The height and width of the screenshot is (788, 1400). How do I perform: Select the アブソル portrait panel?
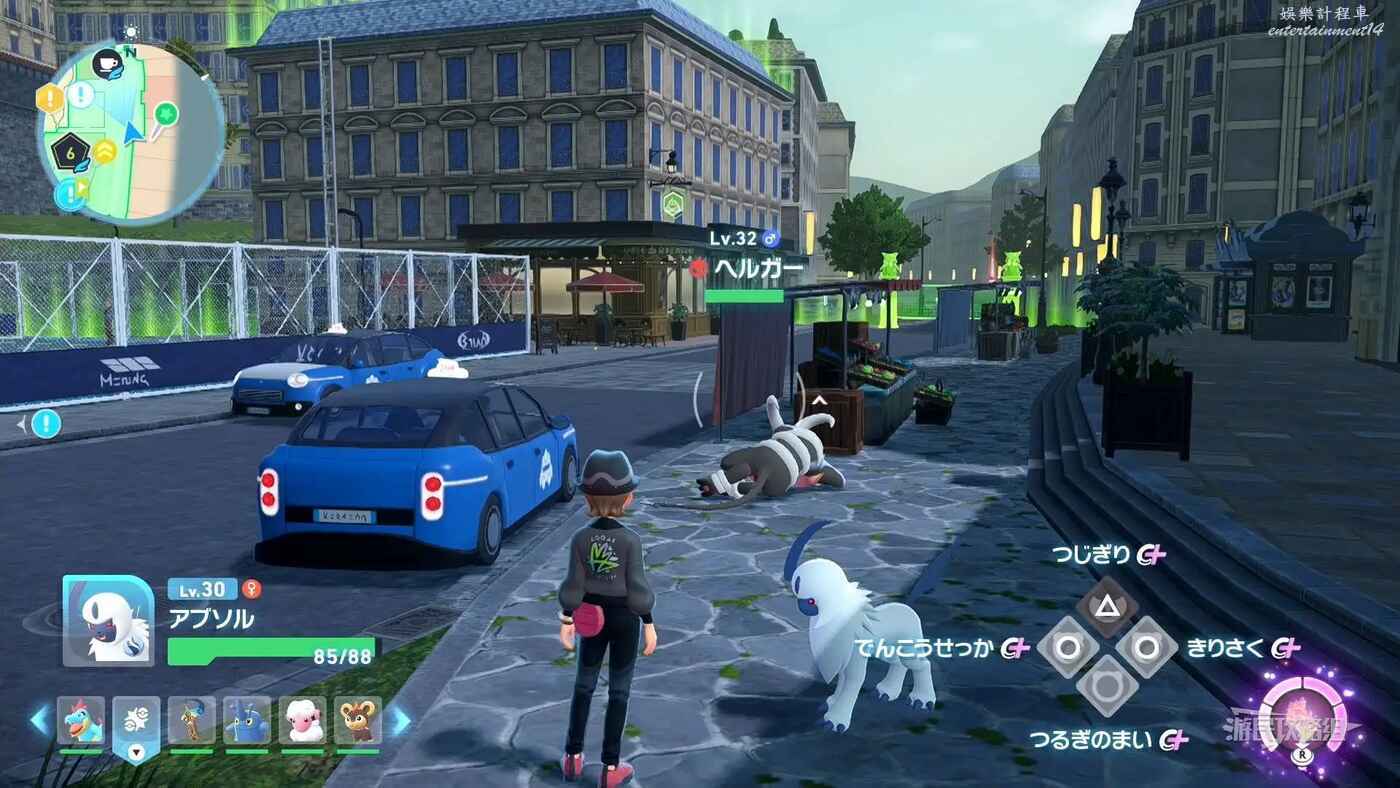click(108, 620)
